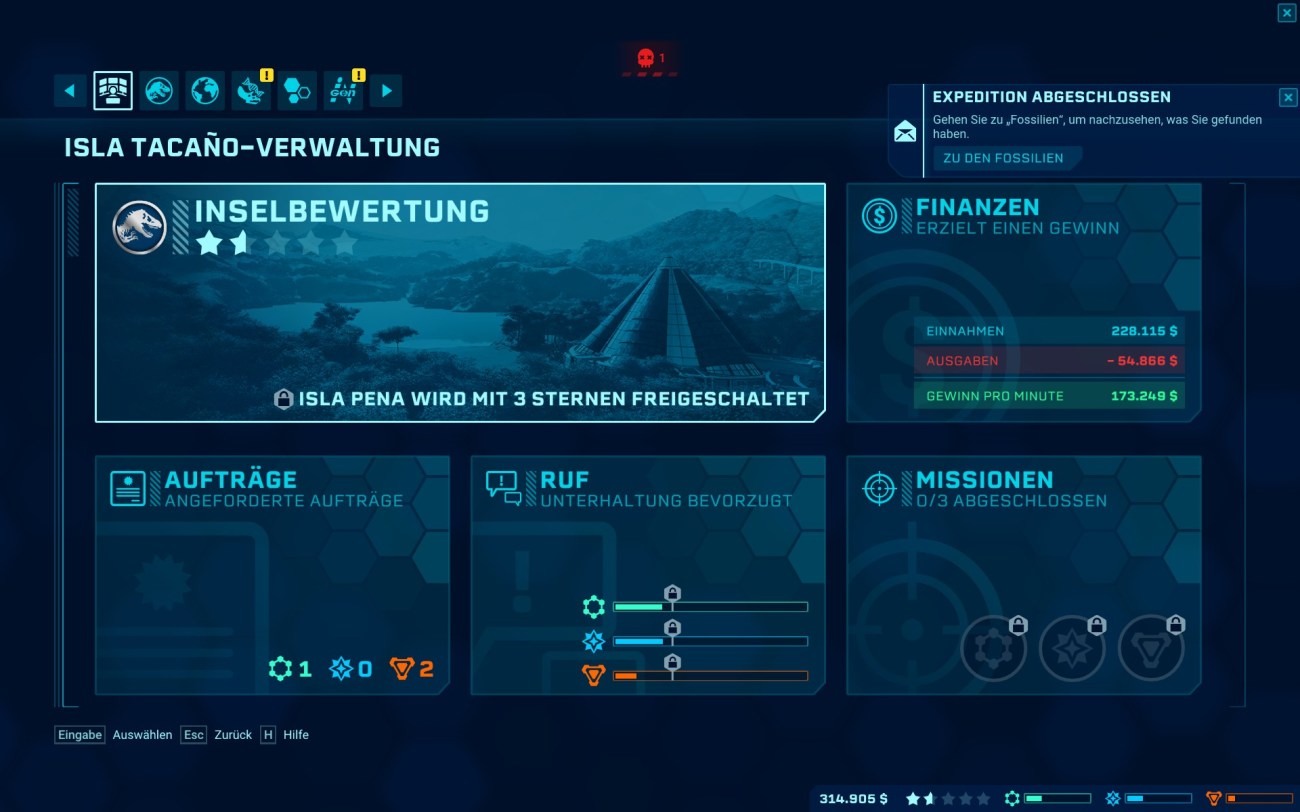Open the fossil expedition tab
Image resolution: width=1300 pixels, height=812 pixels.
point(251,91)
